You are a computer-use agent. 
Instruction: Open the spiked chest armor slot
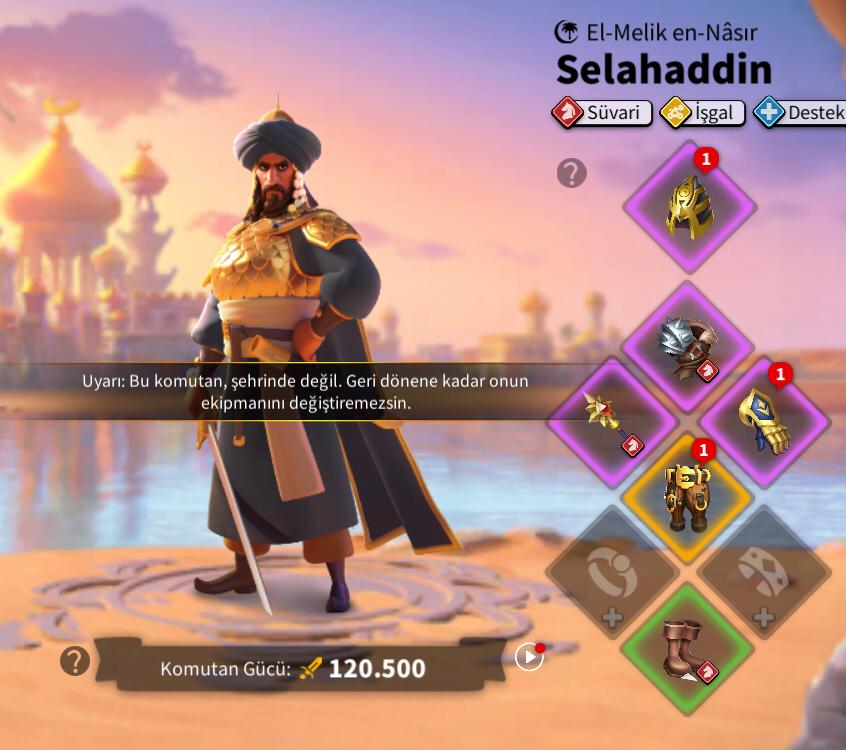pyautogui.click(x=689, y=347)
